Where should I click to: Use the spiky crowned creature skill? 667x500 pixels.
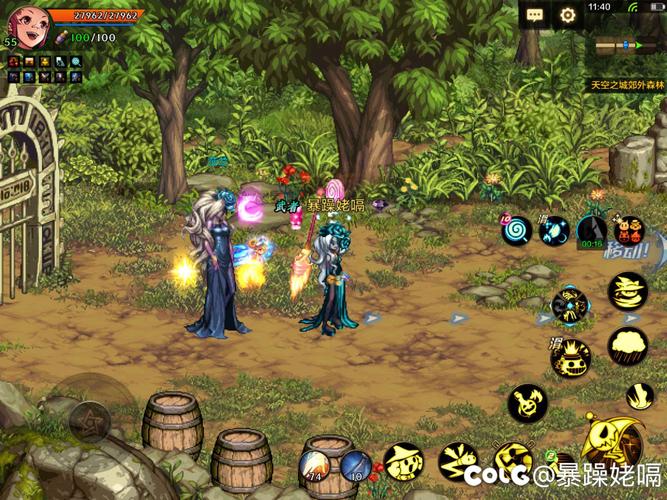tap(571, 357)
